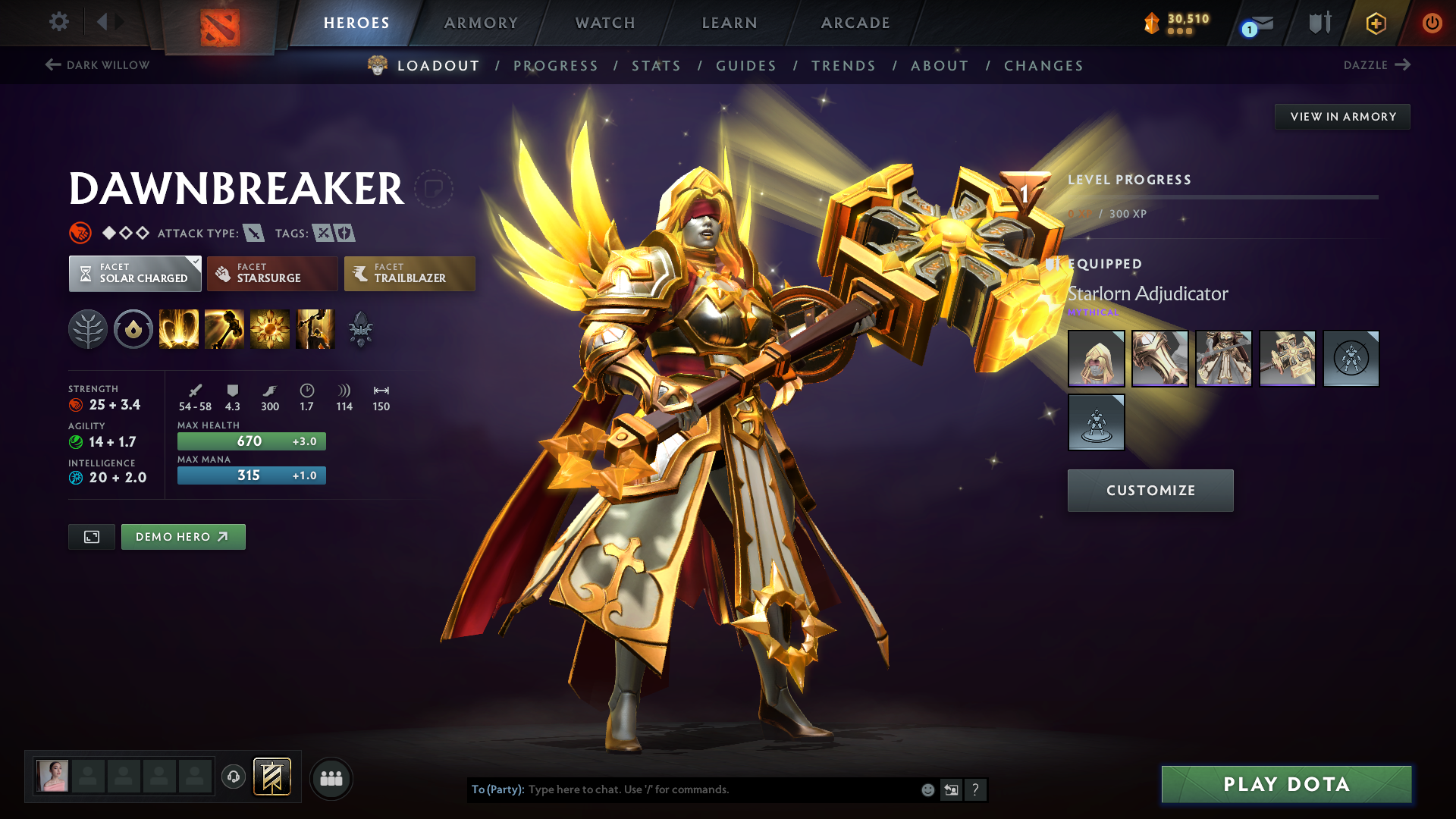1456x819 pixels.
Task: Open the Dawnbreaker talent tree icon
Action: [x=88, y=329]
